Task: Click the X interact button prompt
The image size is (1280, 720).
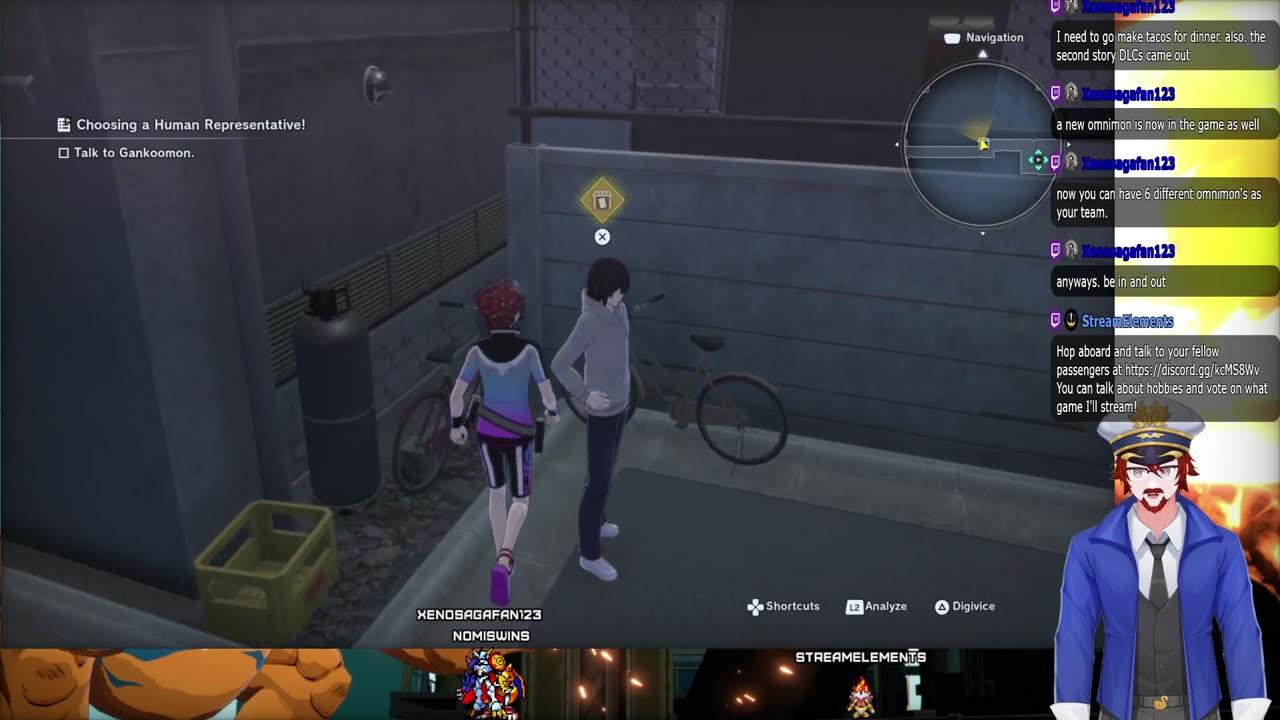Action: coord(602,236)
